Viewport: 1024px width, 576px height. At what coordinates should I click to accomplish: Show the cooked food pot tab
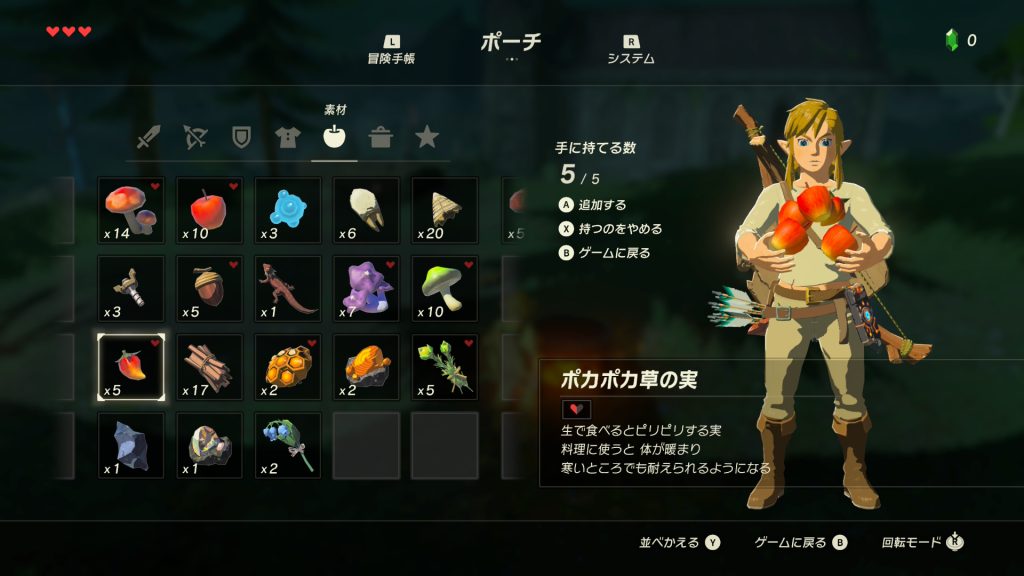pyautogui.click(x=380, y=137)
